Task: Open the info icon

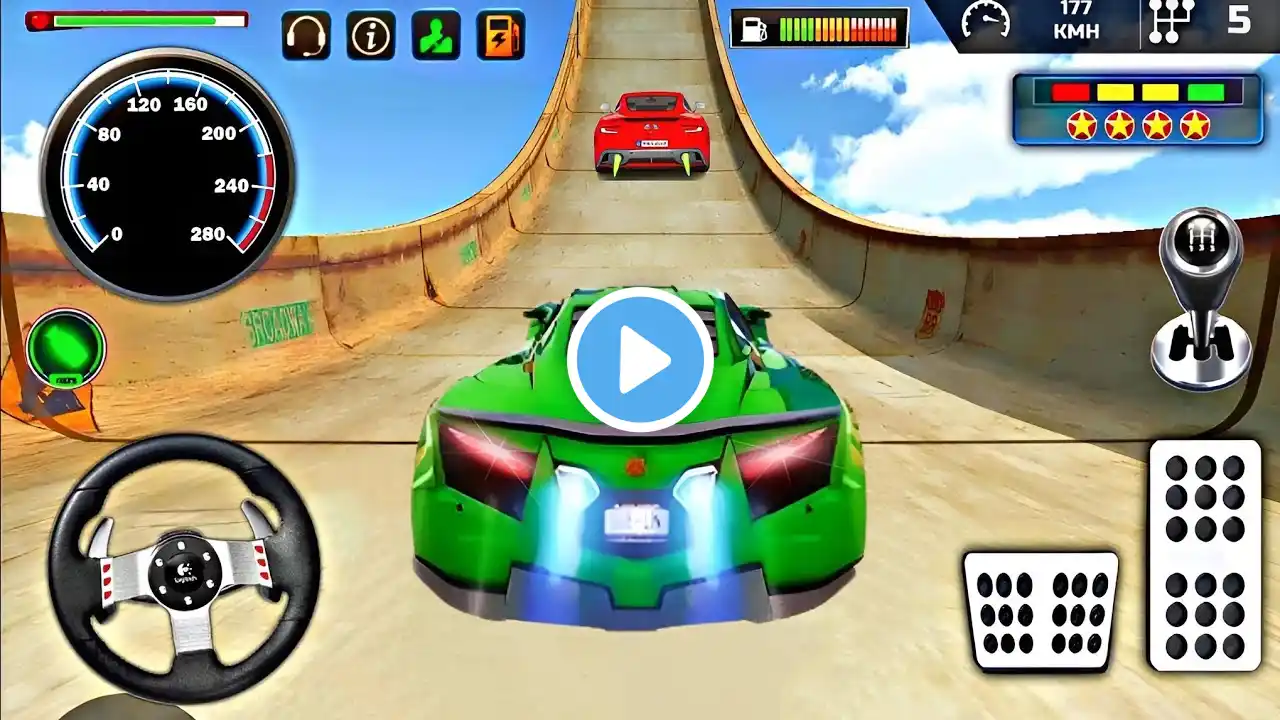Action: pyautogui.click(x=371, y=36)
